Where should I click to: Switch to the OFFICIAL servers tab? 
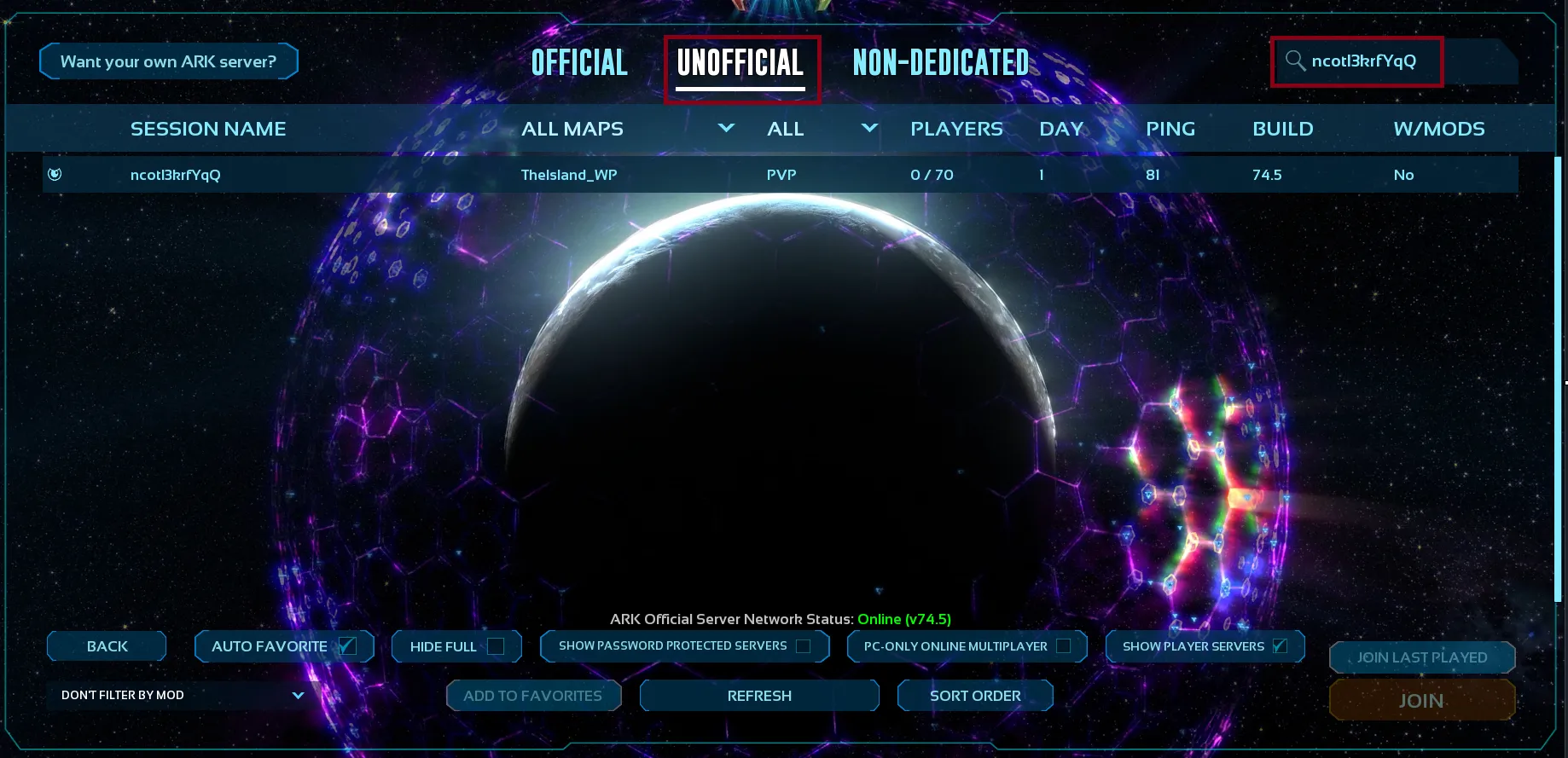pyautogui.click(x=579, y=61)
